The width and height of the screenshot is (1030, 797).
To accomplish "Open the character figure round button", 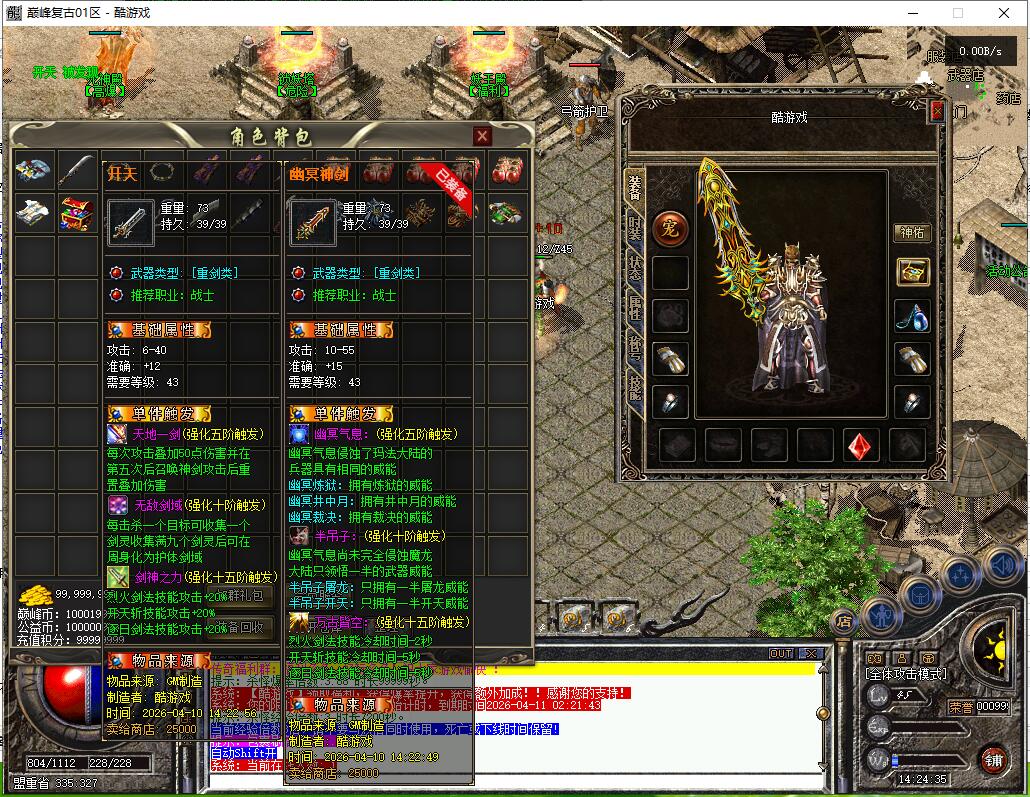I will coord(882,613).
